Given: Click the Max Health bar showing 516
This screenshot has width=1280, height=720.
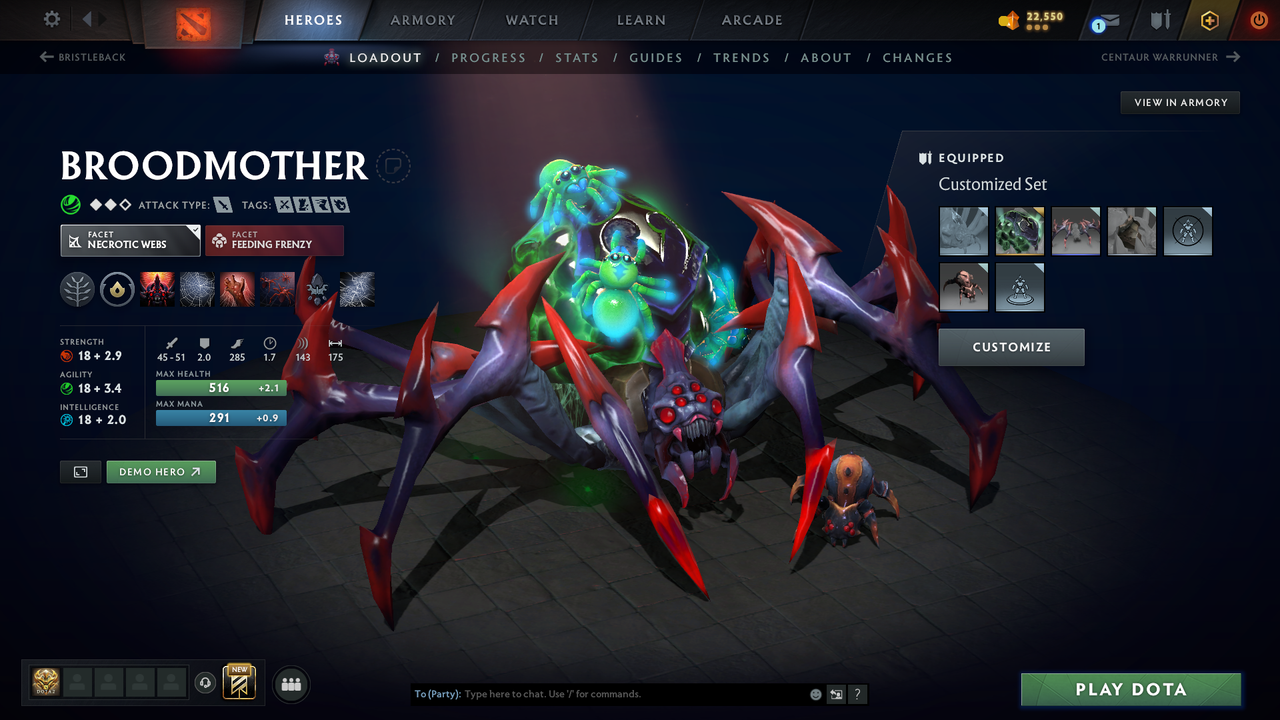Looking at the screenshot, I should [x=220, y=387].
